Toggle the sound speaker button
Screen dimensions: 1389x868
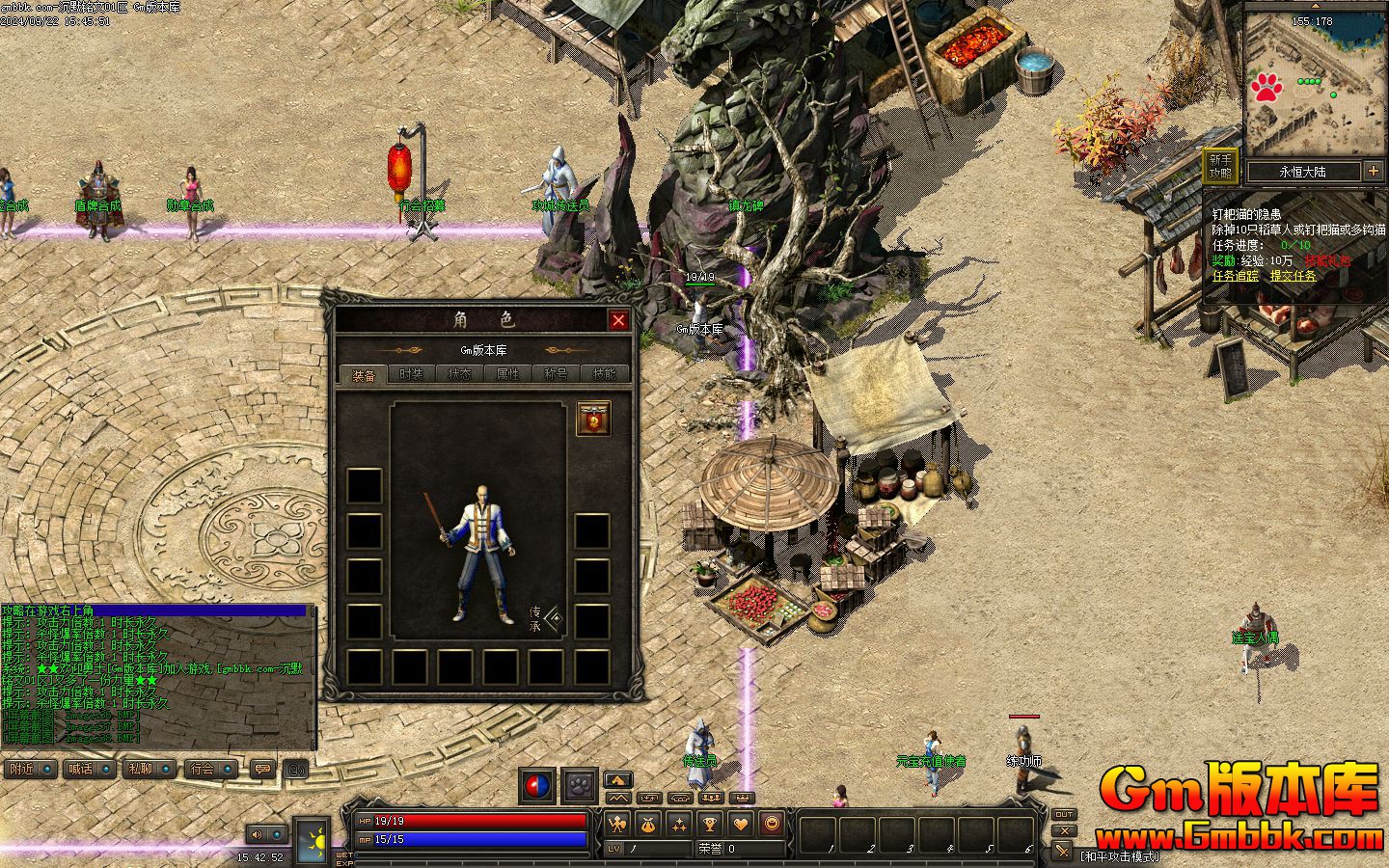[258, 834]
